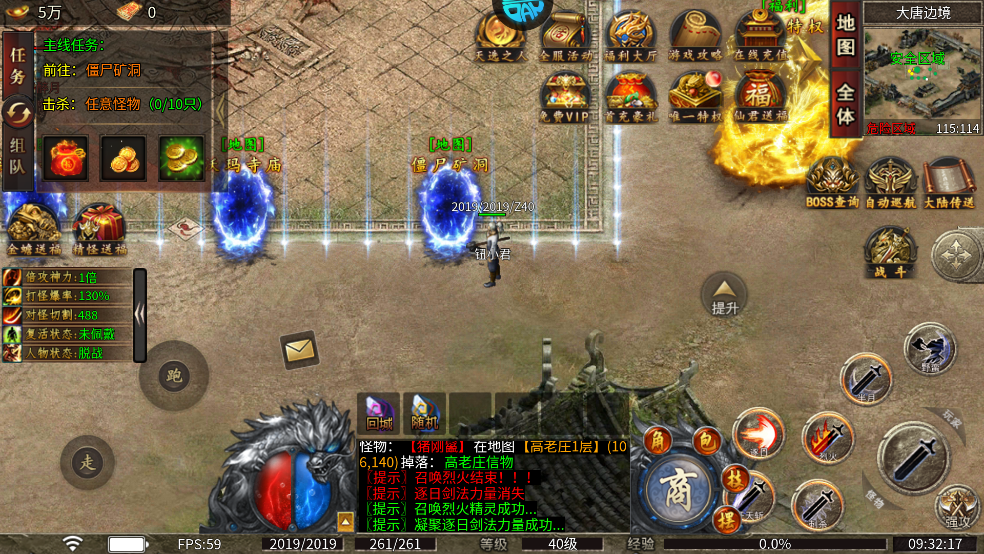Claim the 免费VIP treasure chest
This screenshot has height=554, width=984.
[x=566, y=97]
